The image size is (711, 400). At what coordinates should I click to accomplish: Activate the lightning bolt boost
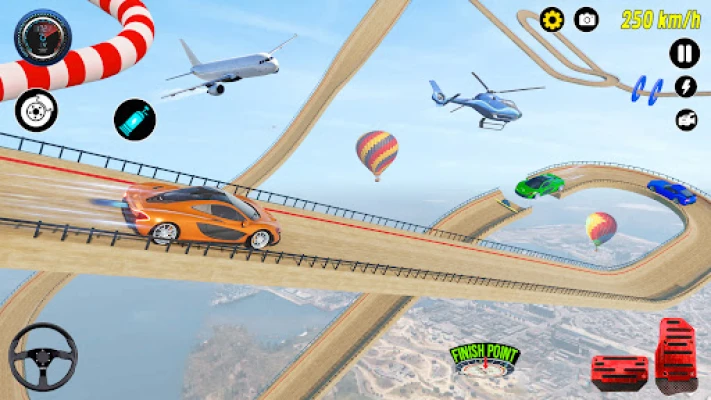click(686, 87)
